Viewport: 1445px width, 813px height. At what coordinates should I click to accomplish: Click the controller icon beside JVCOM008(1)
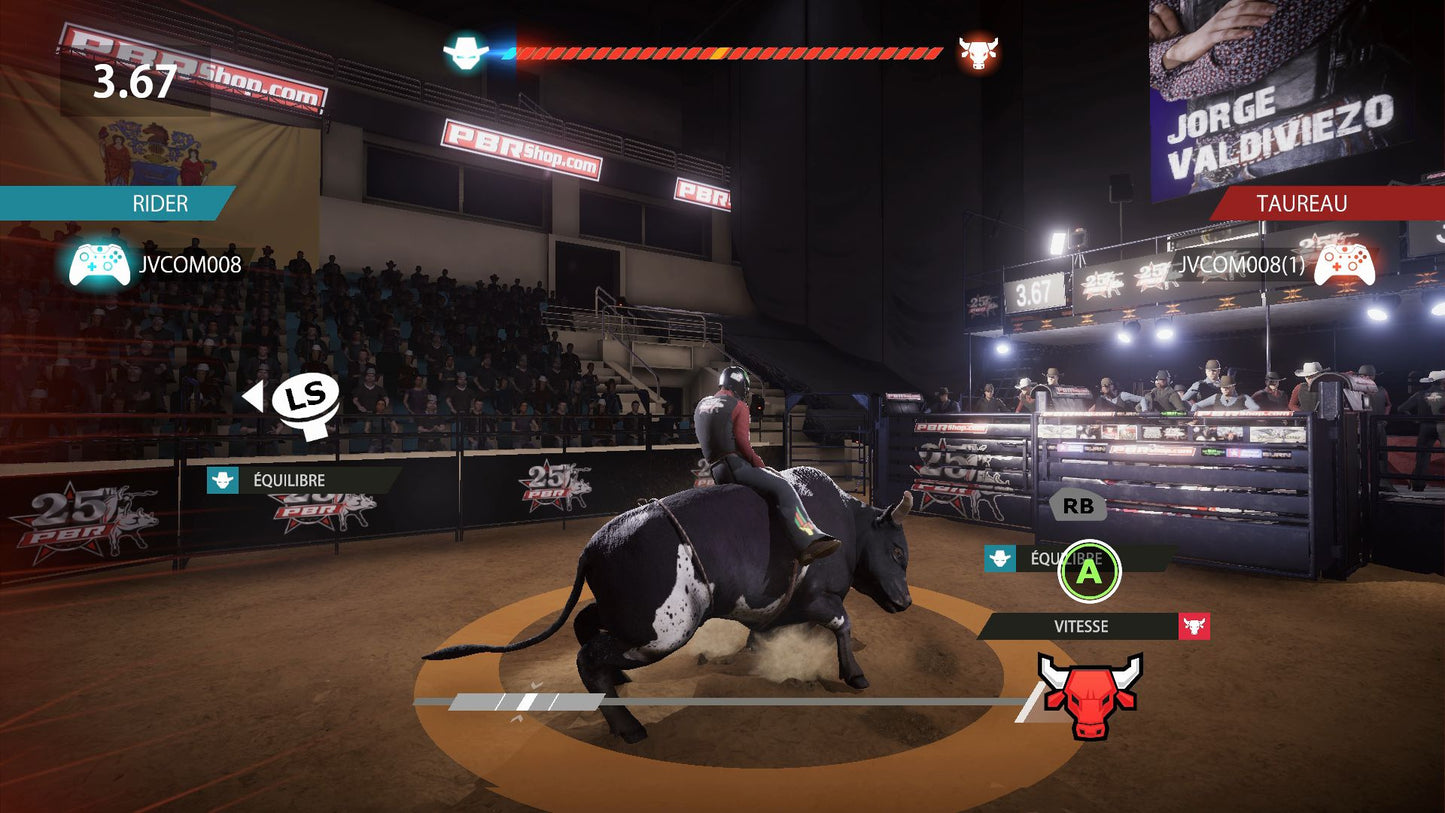tap(1344, 265)
